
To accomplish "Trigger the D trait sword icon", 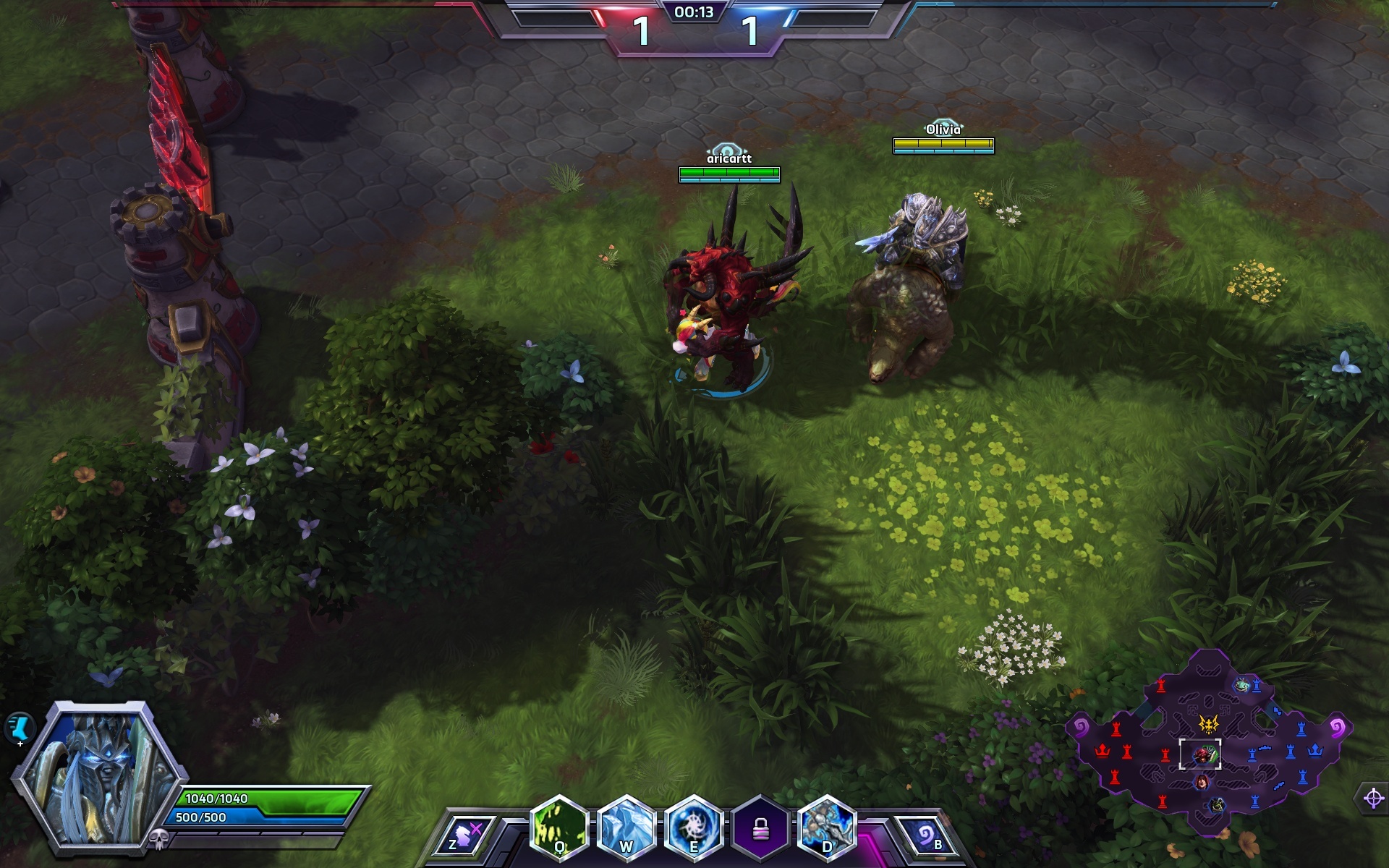I will [x=826, y=828].
